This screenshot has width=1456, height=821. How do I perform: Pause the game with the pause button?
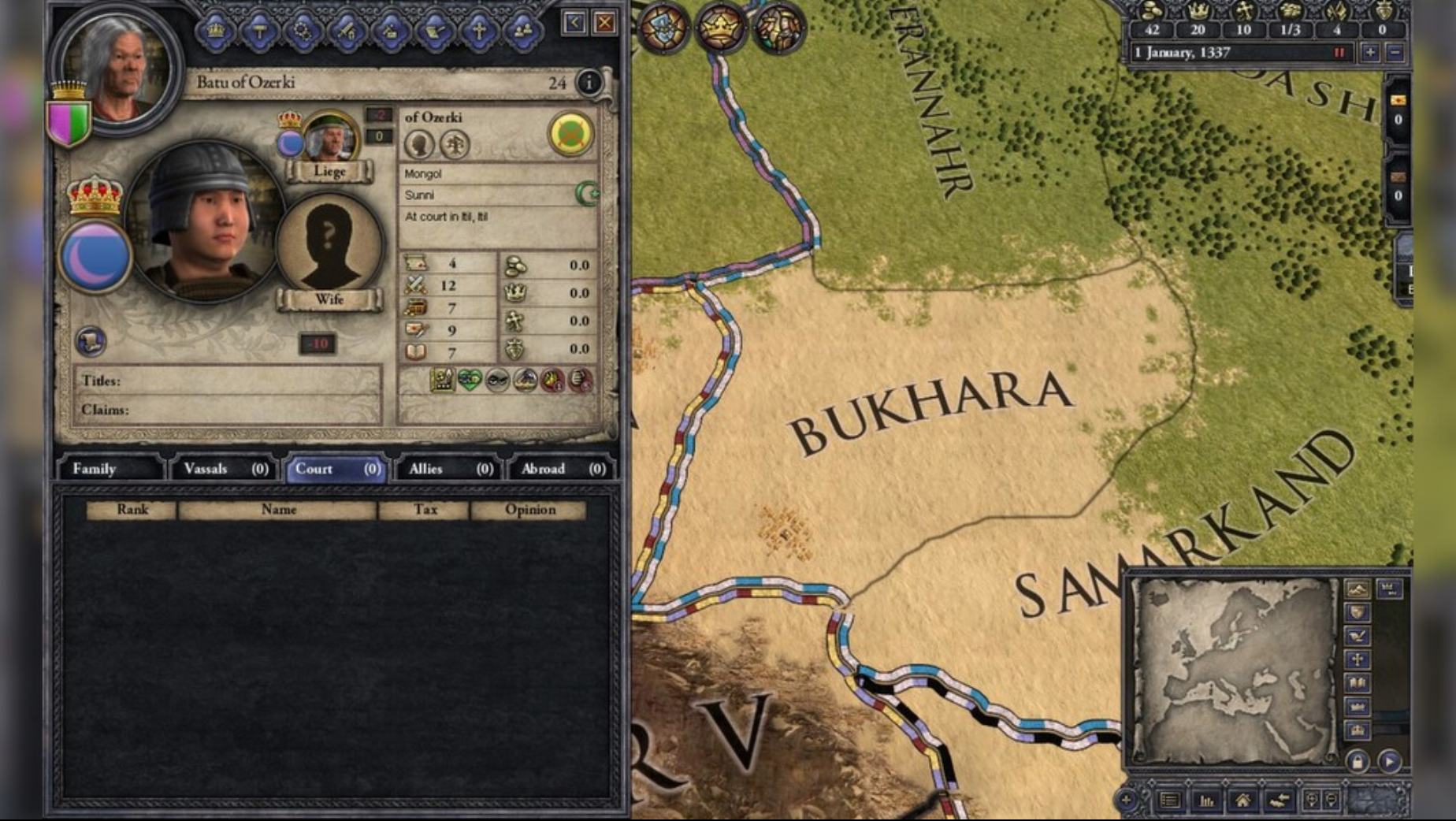click(x=1339, y=52)
